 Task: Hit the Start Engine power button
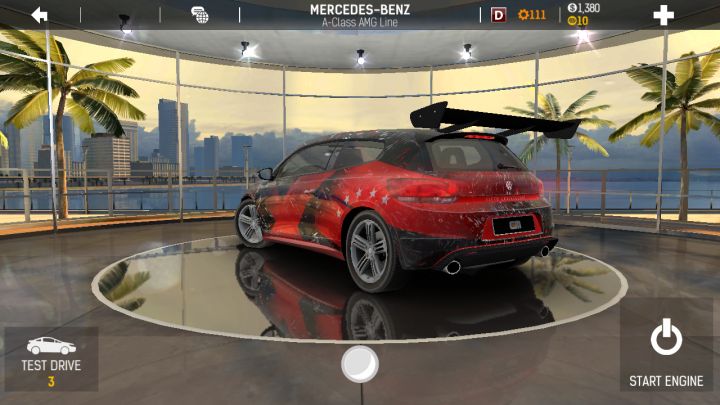point(666,352)
